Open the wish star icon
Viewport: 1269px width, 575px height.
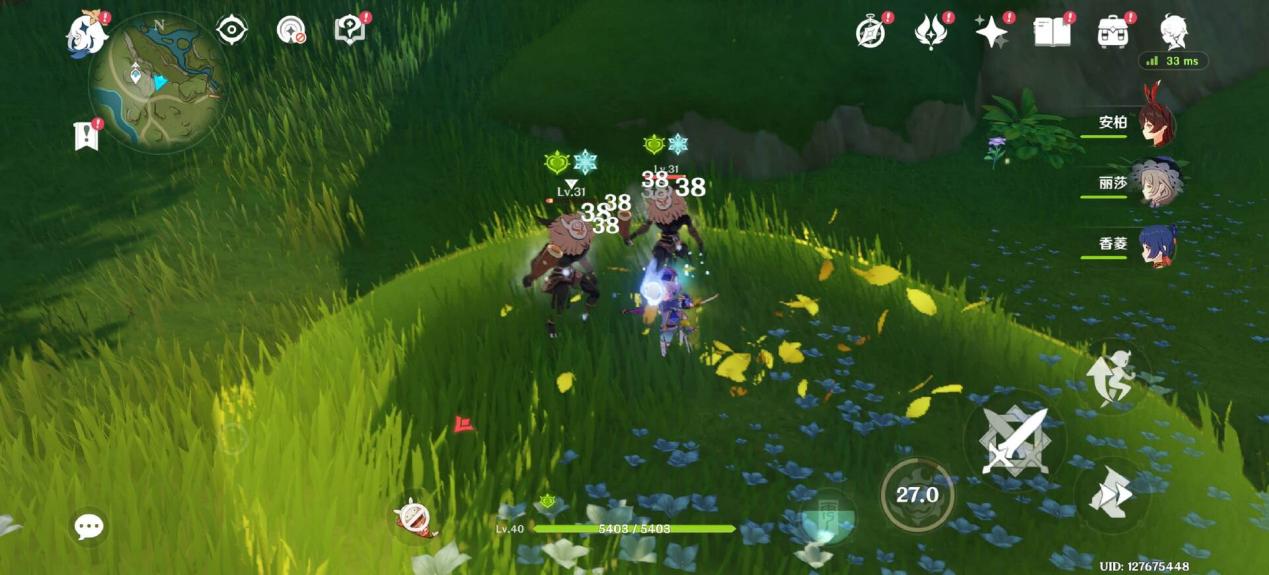coord(991,32)
